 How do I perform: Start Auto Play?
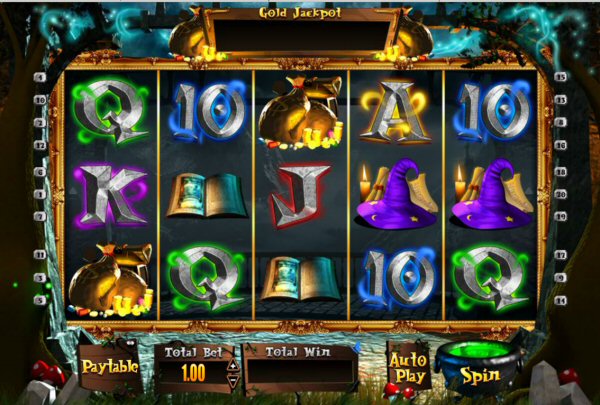pos(408,367)
